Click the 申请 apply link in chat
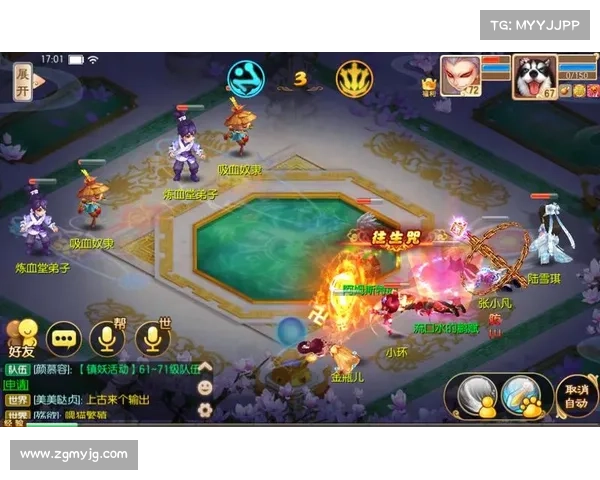 click(17, 385)
